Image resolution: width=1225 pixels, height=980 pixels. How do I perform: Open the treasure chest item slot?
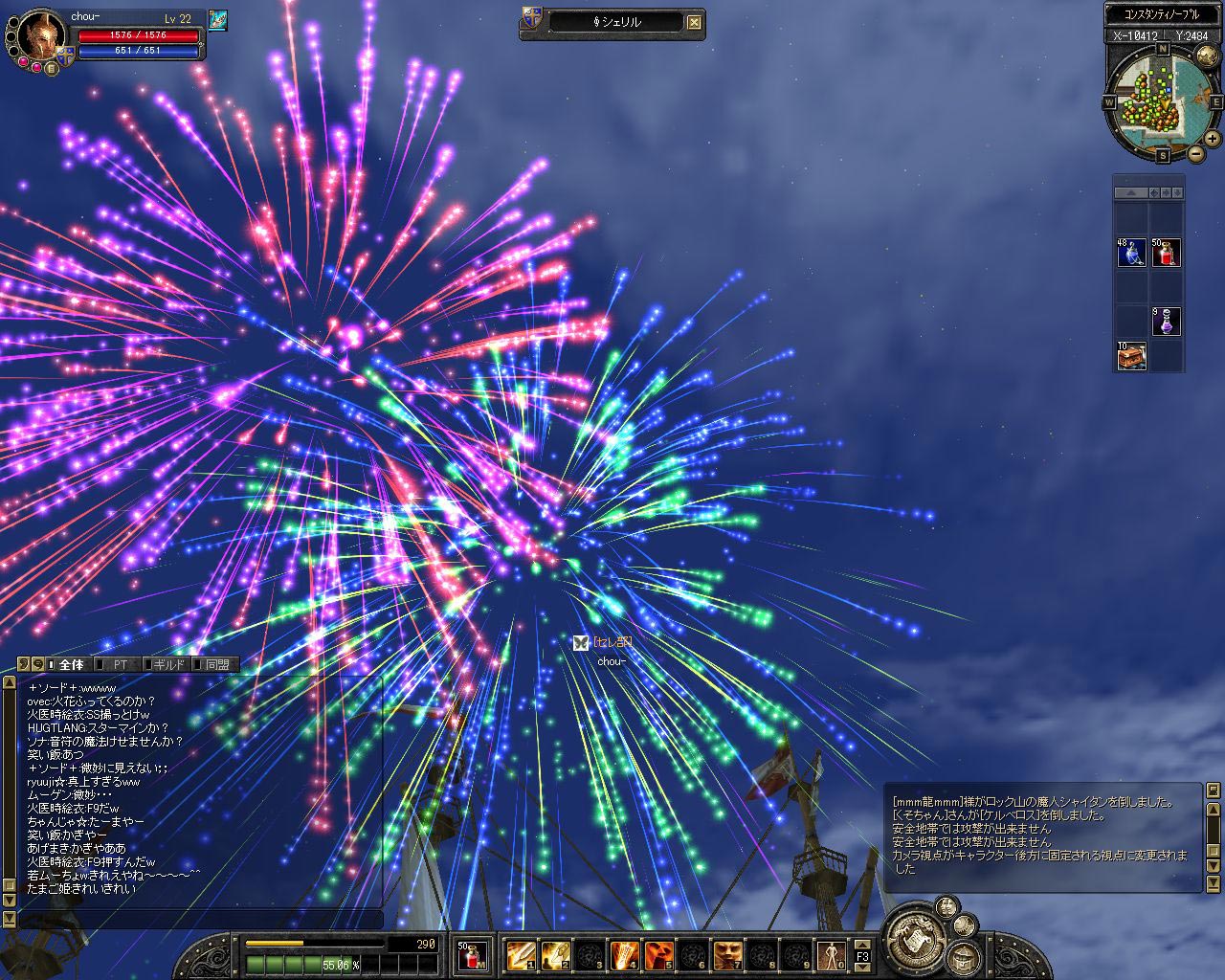(1131, 356)
